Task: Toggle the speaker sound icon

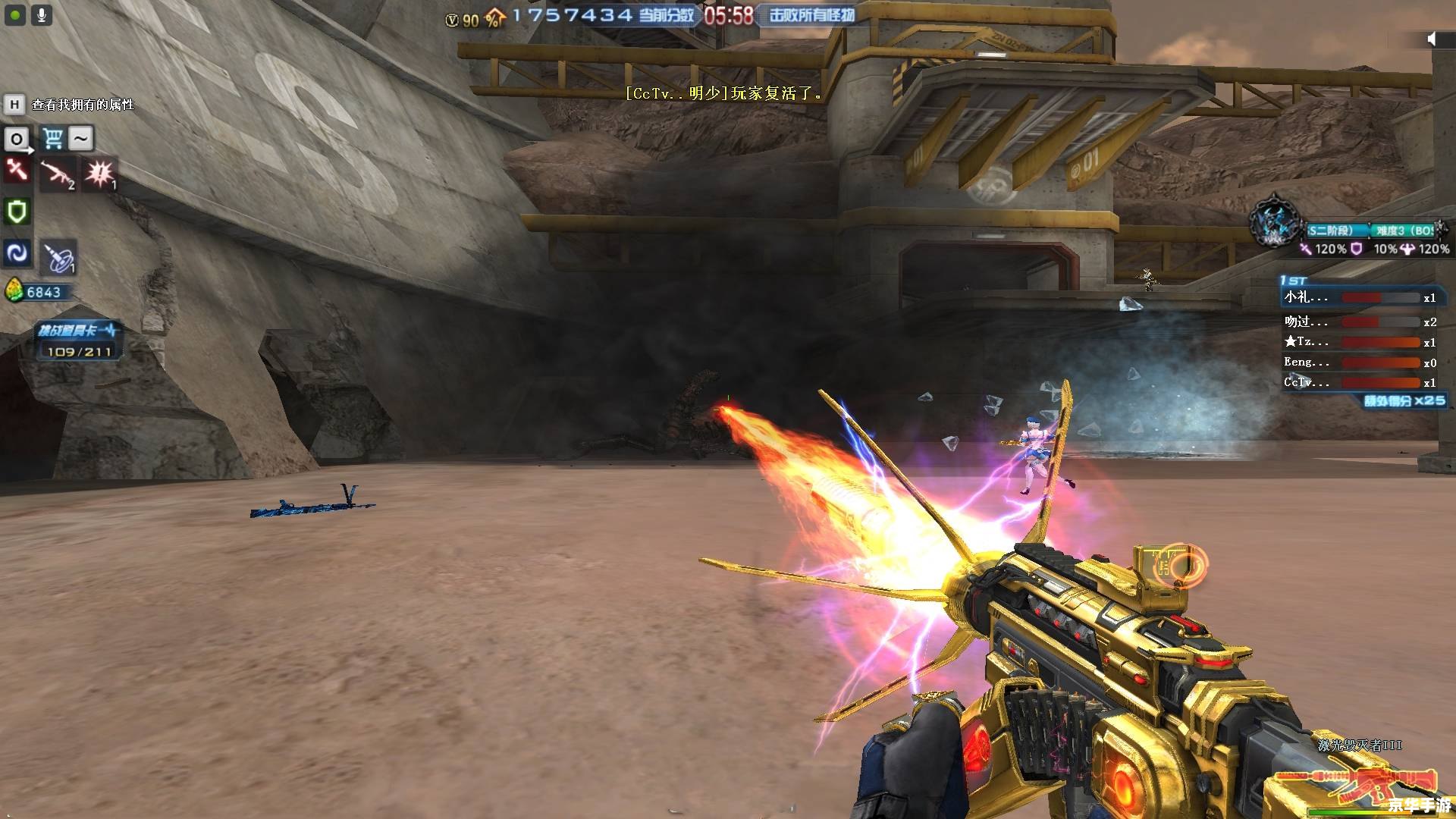Action: click(x=1431, y=39)
